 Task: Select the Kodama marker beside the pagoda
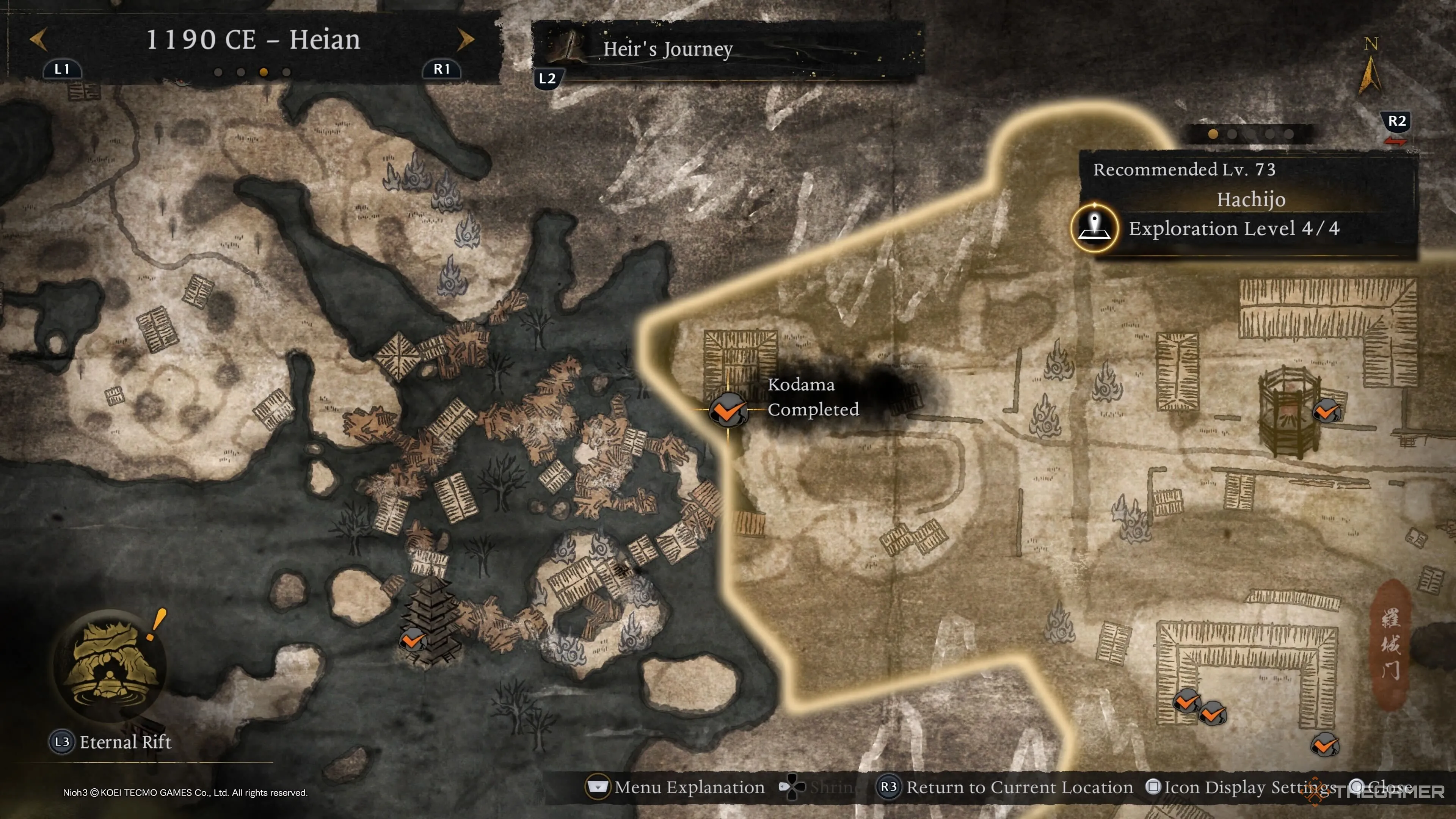point(413,640)
